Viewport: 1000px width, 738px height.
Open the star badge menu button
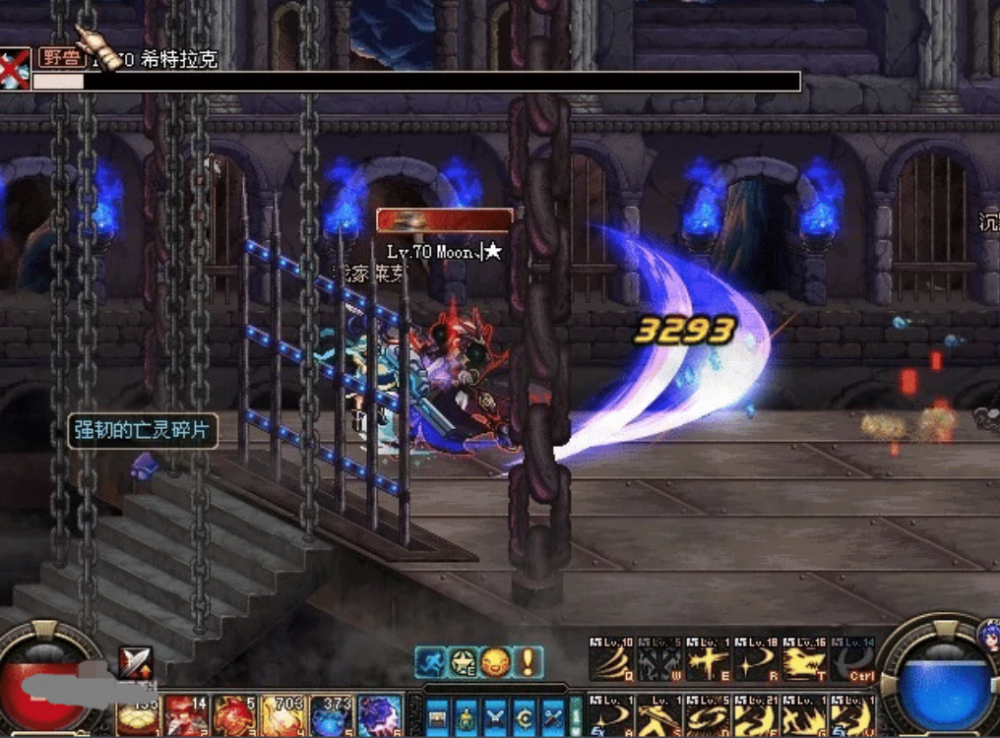pos(463,661)
